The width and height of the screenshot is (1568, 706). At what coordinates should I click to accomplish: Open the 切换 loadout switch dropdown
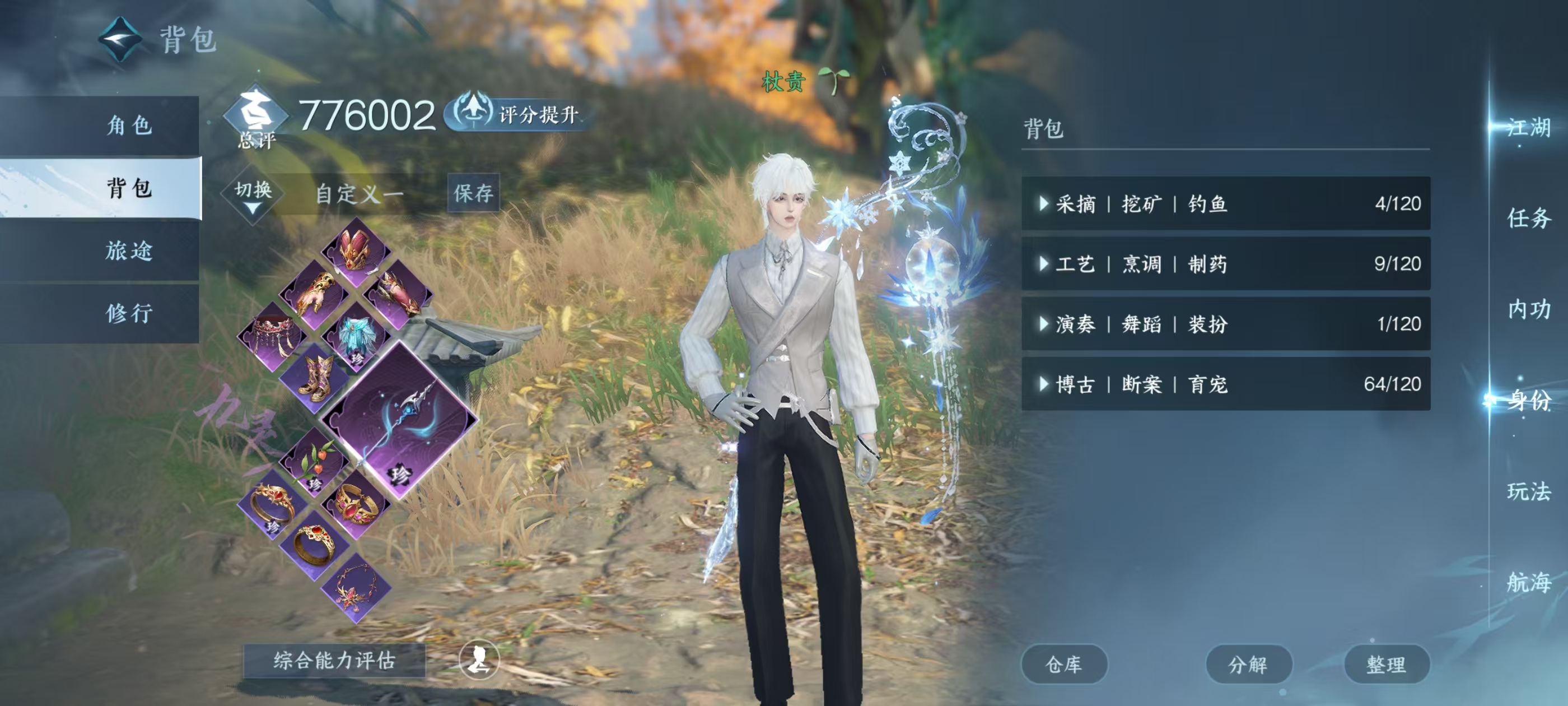click(253, 194)
